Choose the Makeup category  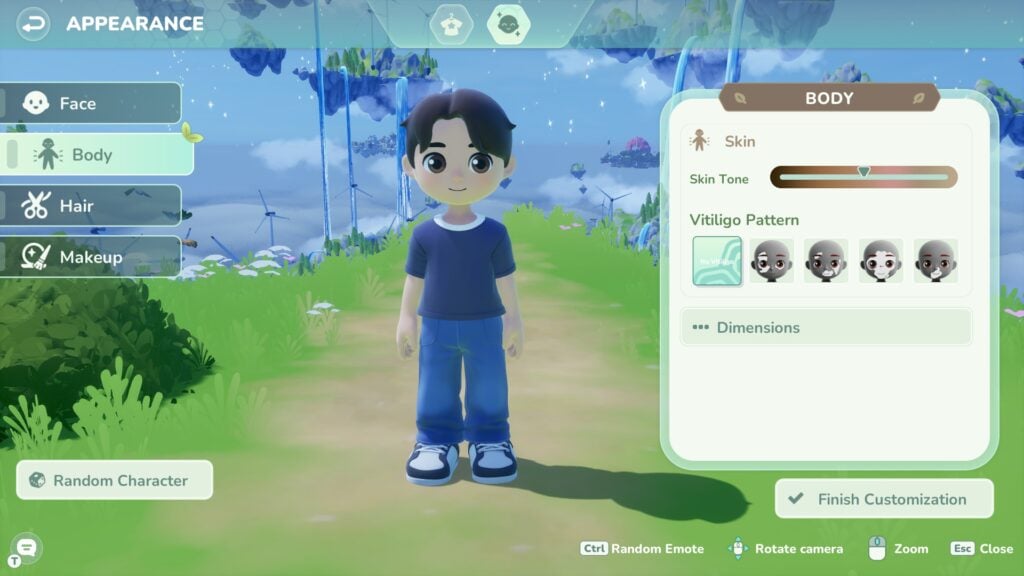pos(91,257)
